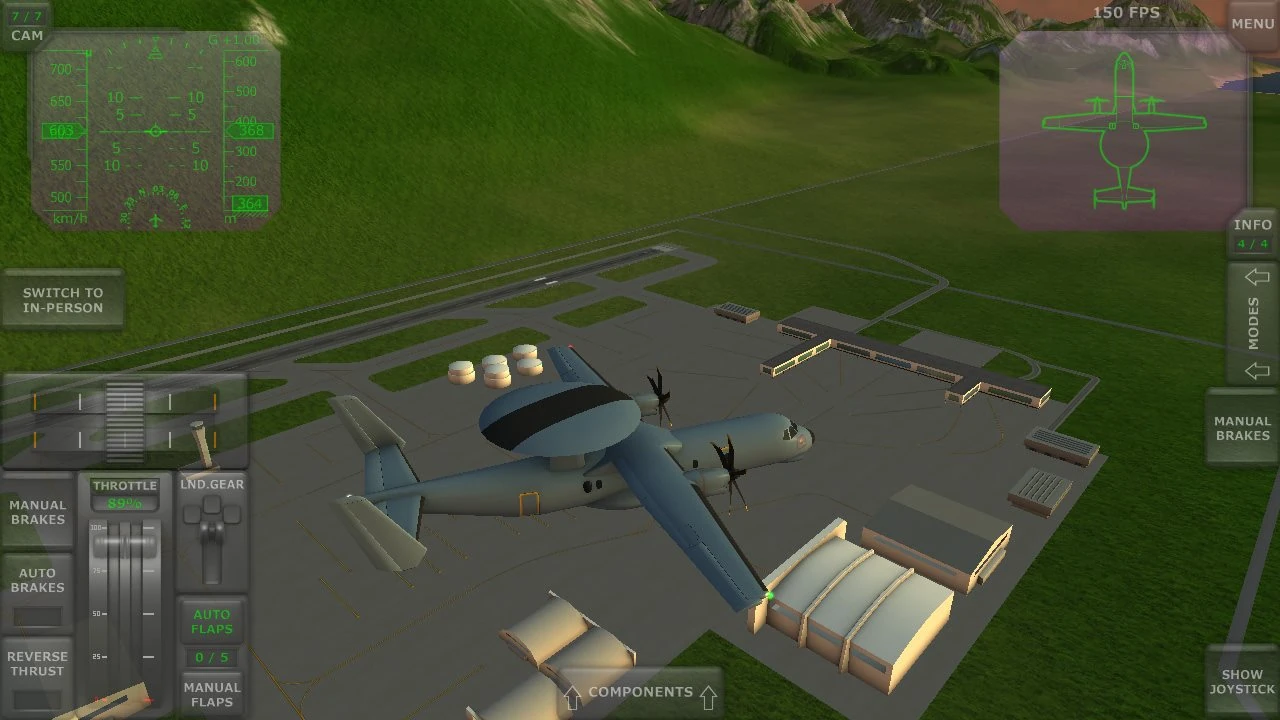Toggle REVERSE THRUST on
Image resolution: width=1280 pixels, height=720 pixels.
pos(37,663)
